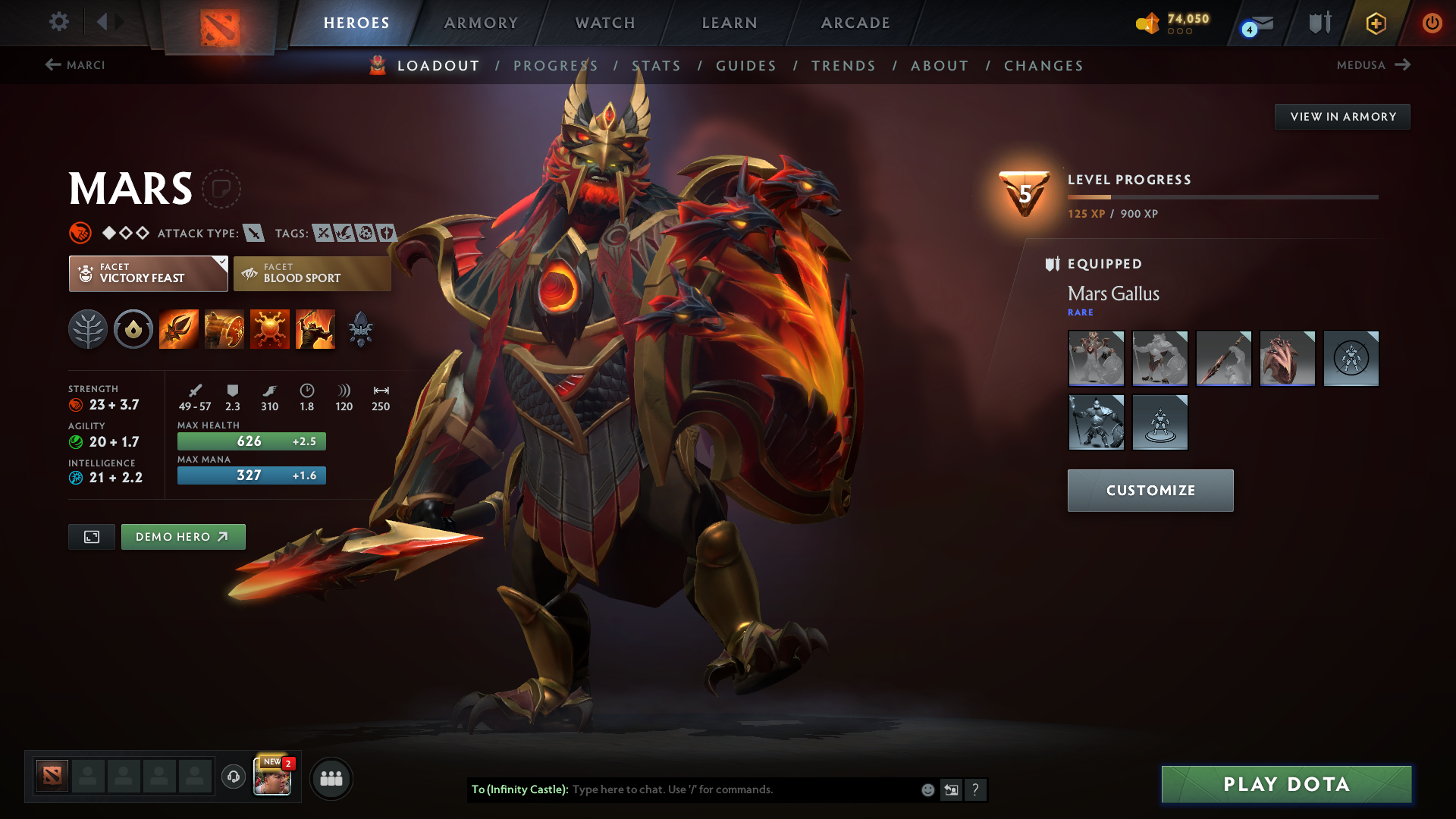Select the Aghanim's Shard upgrade icon
The image size is (1456, 819).
(x=361, y=328)
